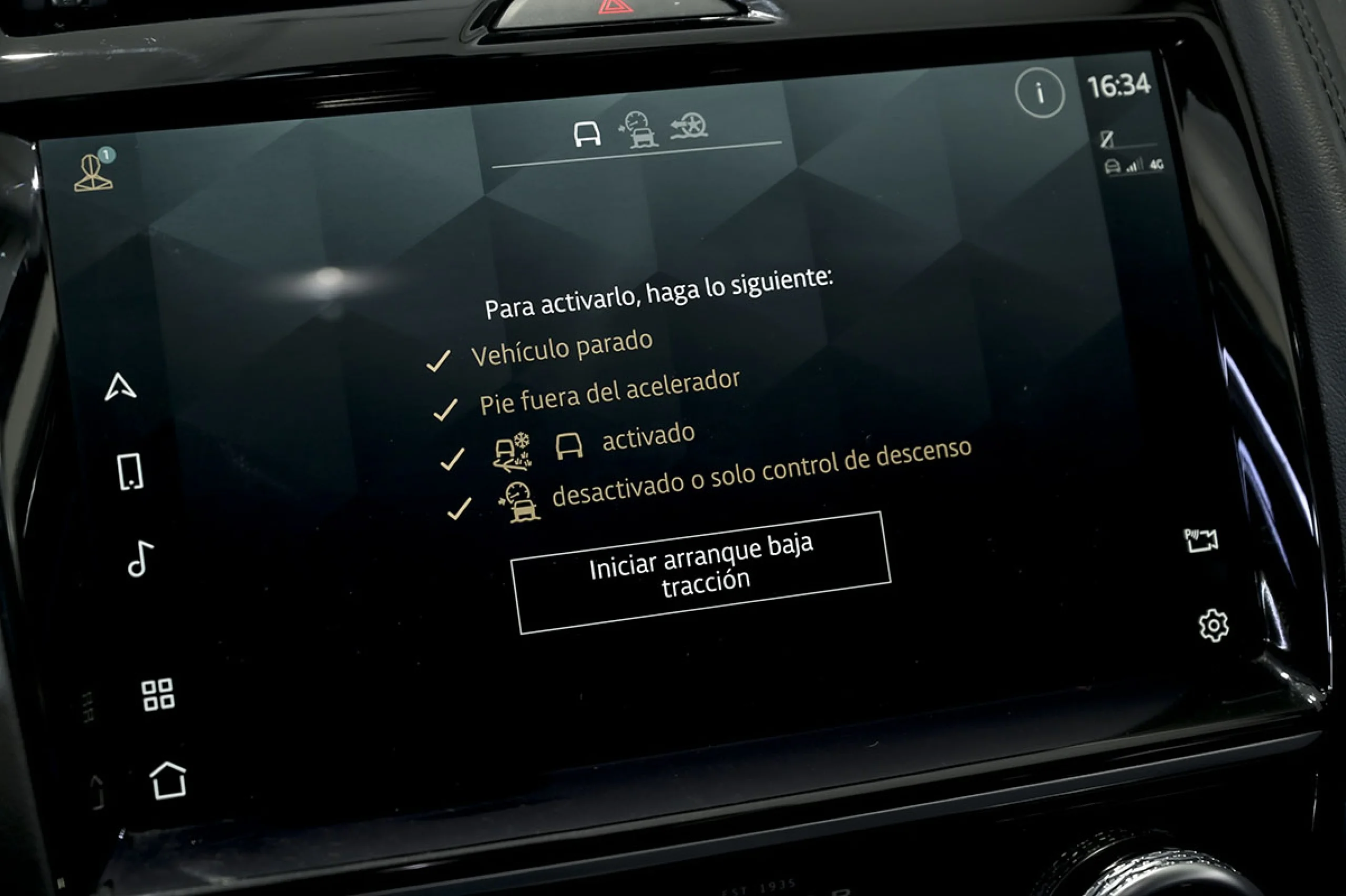This screenshot has height=896, width=1346.
Task: Open the phone app from the sidebar
Action: (131, 470)
